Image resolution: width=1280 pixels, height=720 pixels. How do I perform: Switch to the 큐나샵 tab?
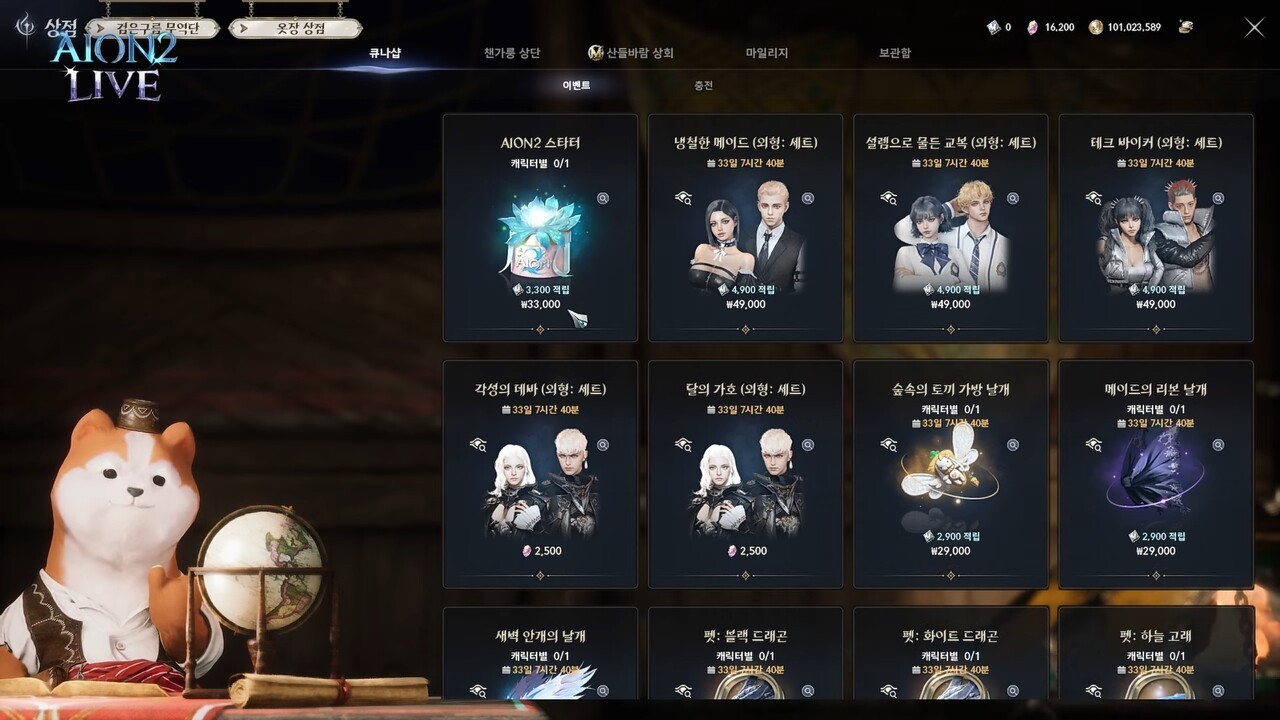384,53
